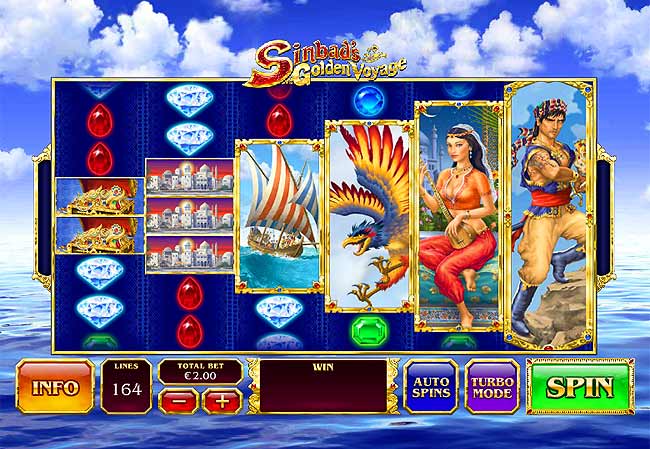Screen dimensions: 650x449
Task: Open the INFO paytable
Action: (x=55, y=386)
